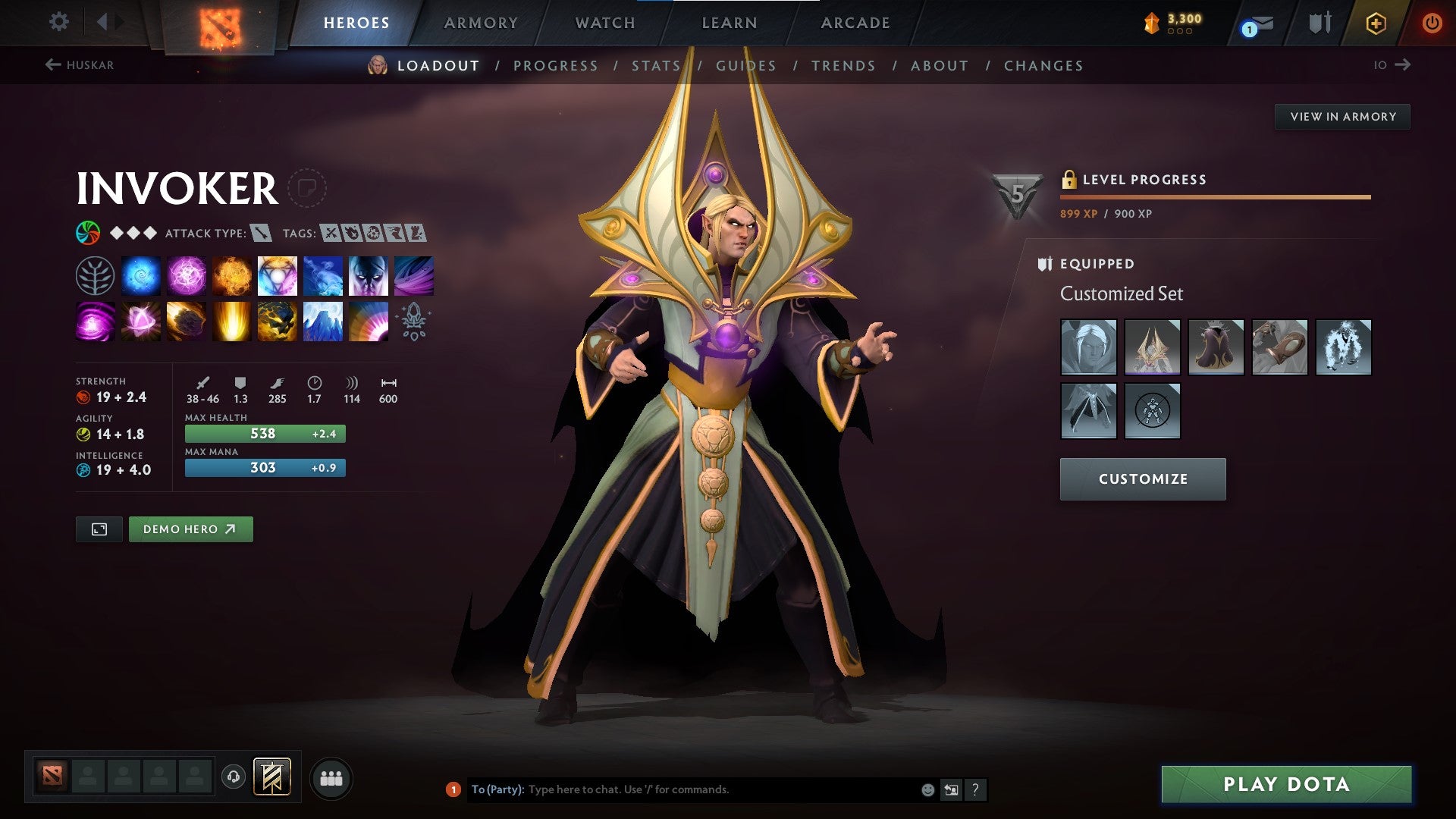Toggle the hero preview window button near Demo Hero
1456x819 pixels.
(99, 529)
